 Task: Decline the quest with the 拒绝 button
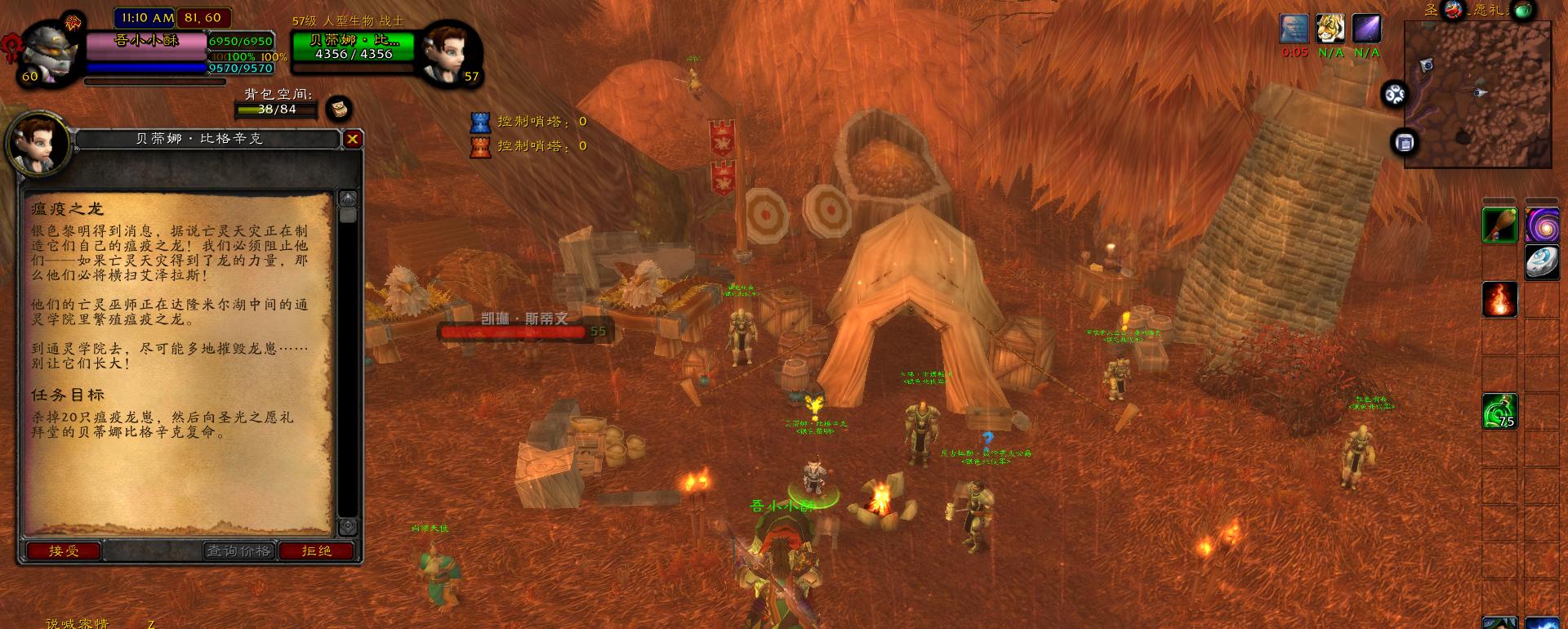point(317,551)
